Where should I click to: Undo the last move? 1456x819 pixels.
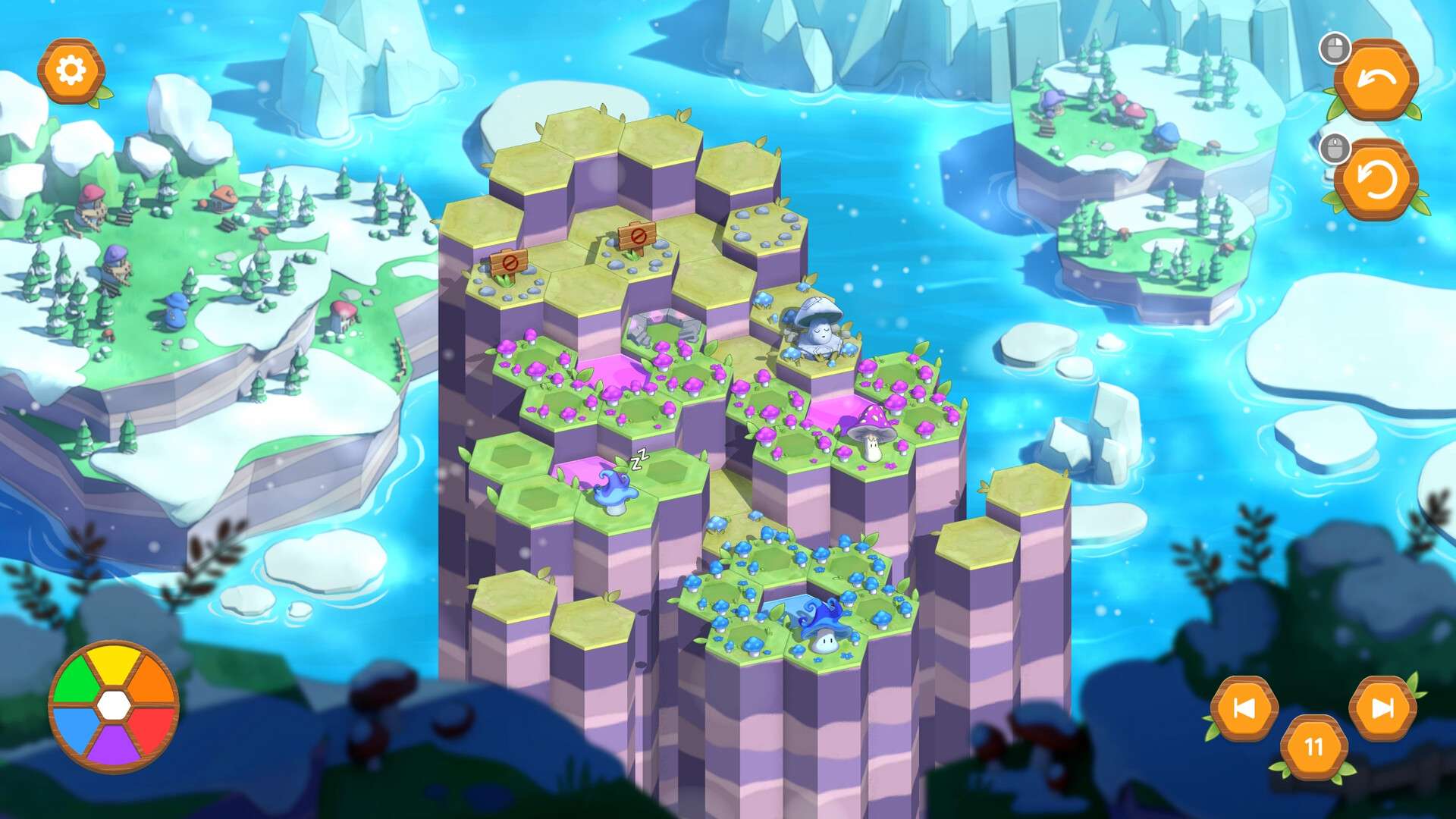pos(1376,80)
